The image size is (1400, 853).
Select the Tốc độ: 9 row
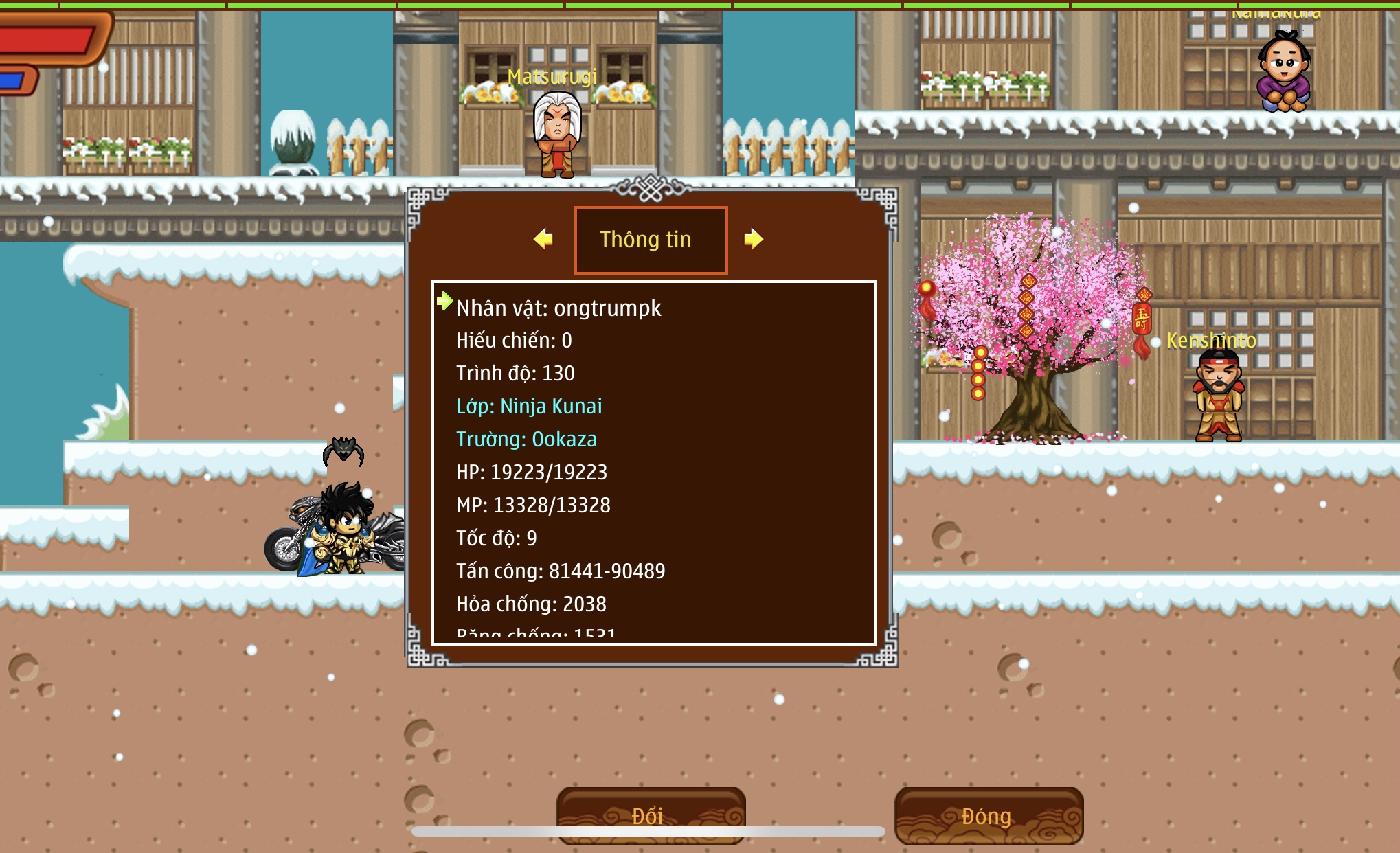(x=496, y=538)
